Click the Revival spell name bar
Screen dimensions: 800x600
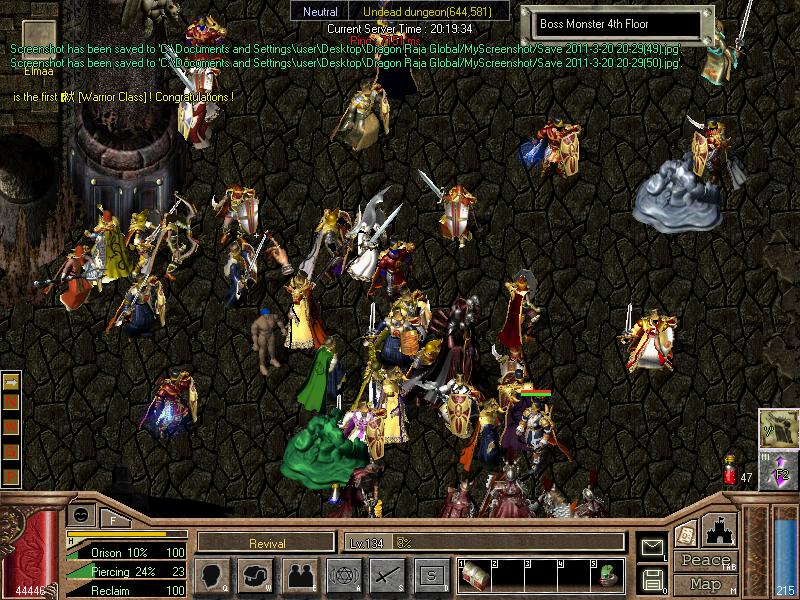coord(266,543)
